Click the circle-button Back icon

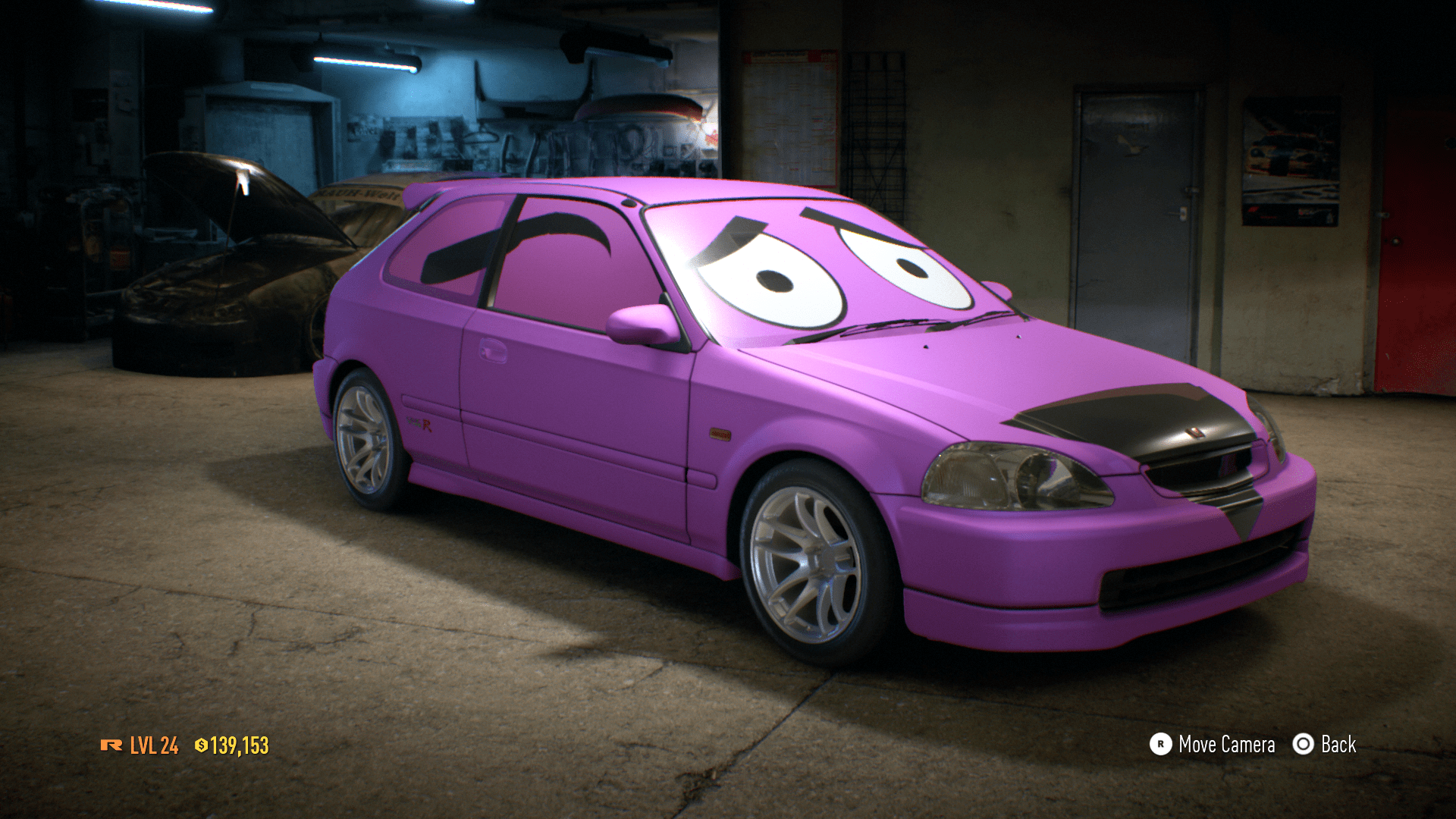(x=1302, y=745)
